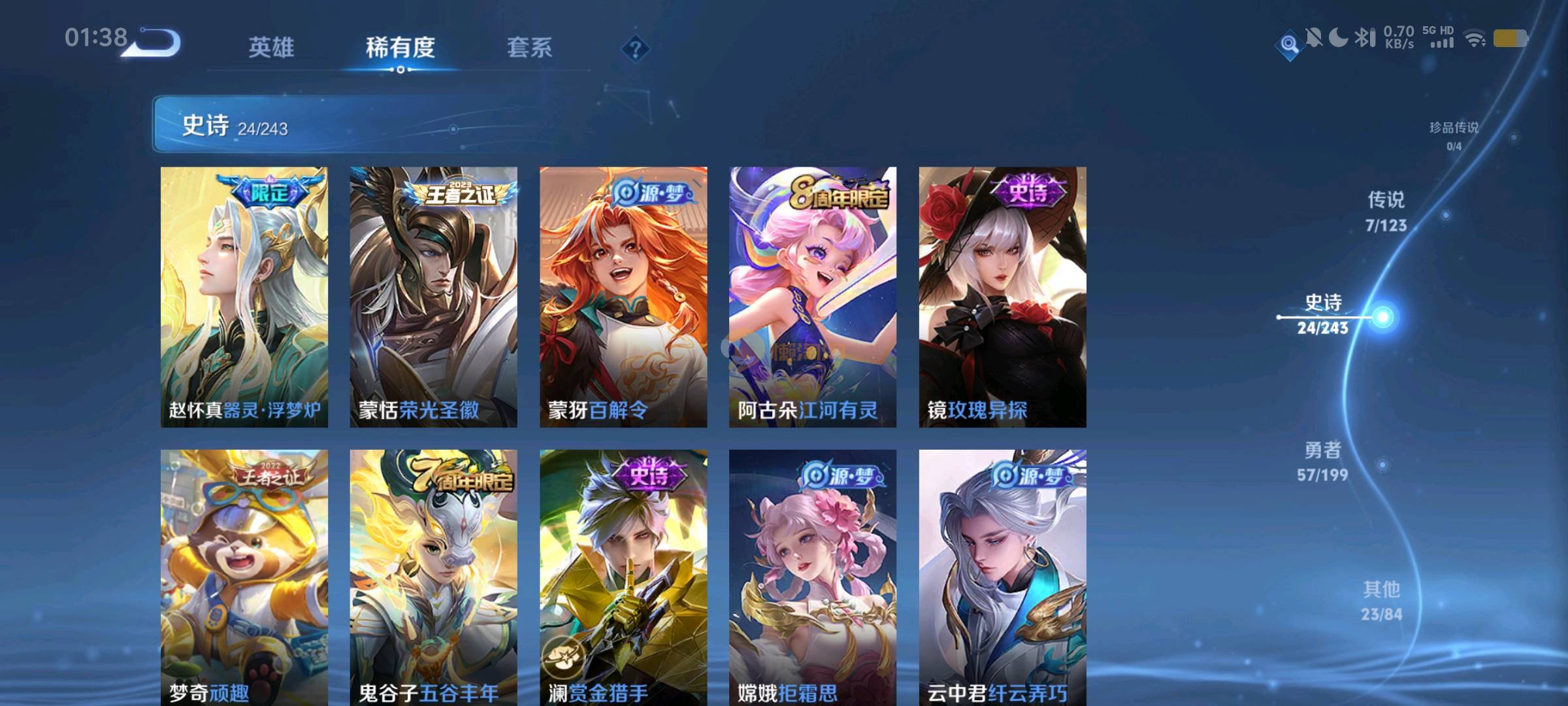Select 赵怀真 器灵·浮梦炉 skin card

(x=244, y=297)
